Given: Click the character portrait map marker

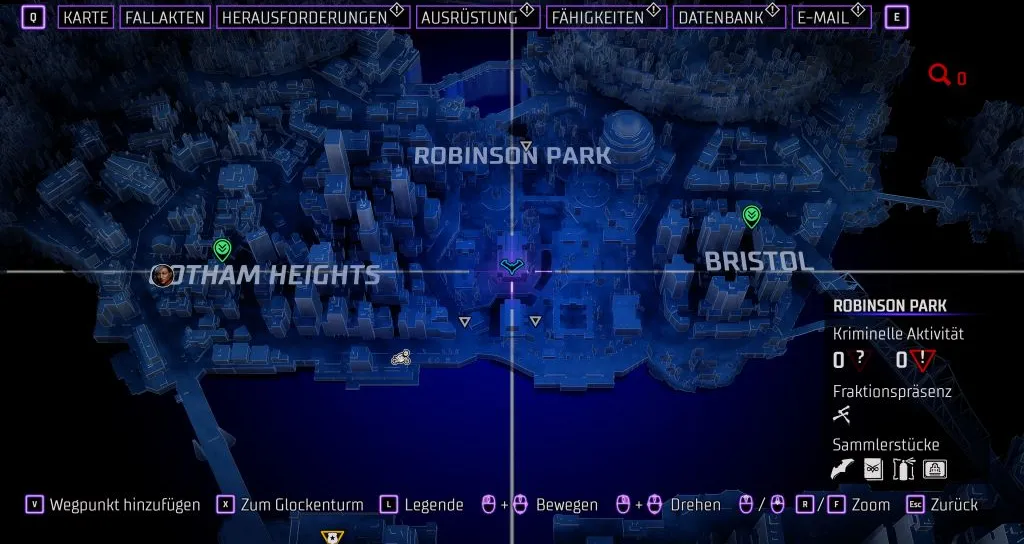Looking at the screenshot, I should 160,275.
